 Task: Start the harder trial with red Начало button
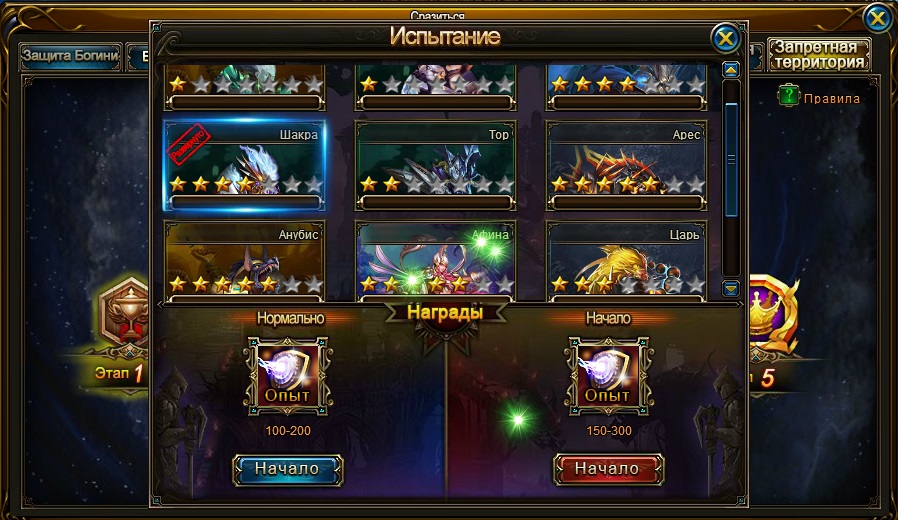608,469
